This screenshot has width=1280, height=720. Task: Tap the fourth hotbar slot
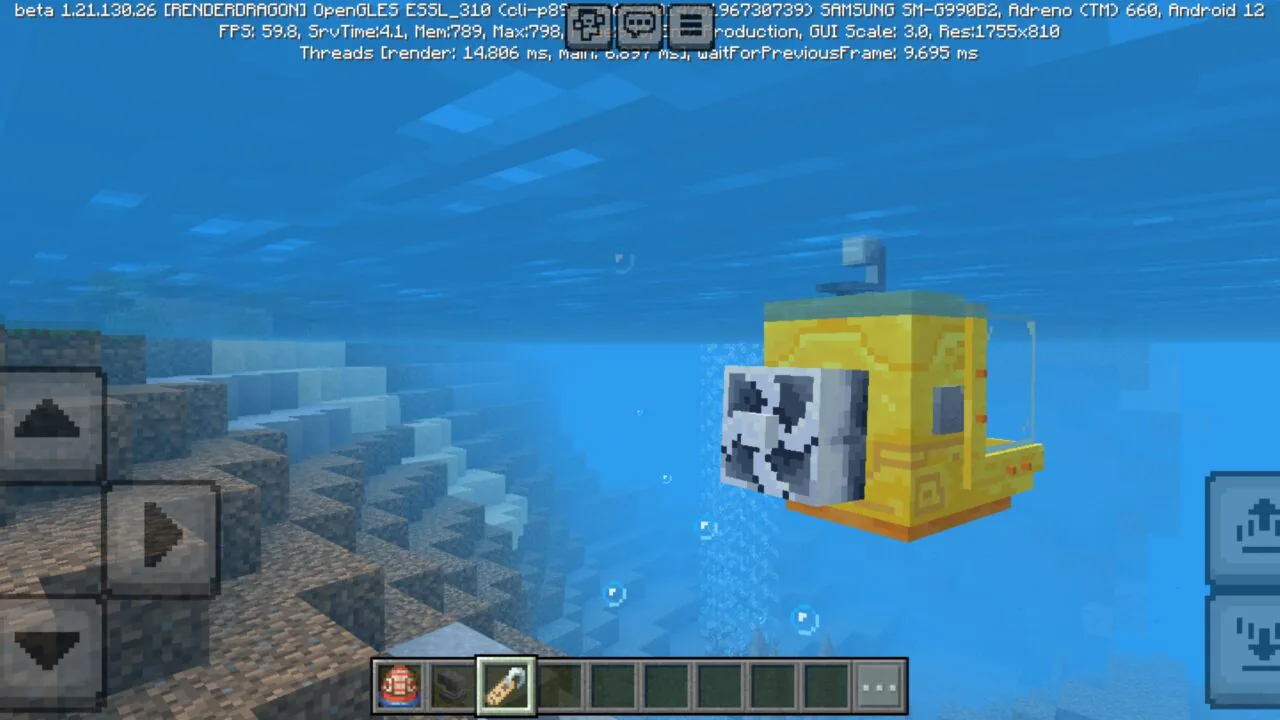558,685
